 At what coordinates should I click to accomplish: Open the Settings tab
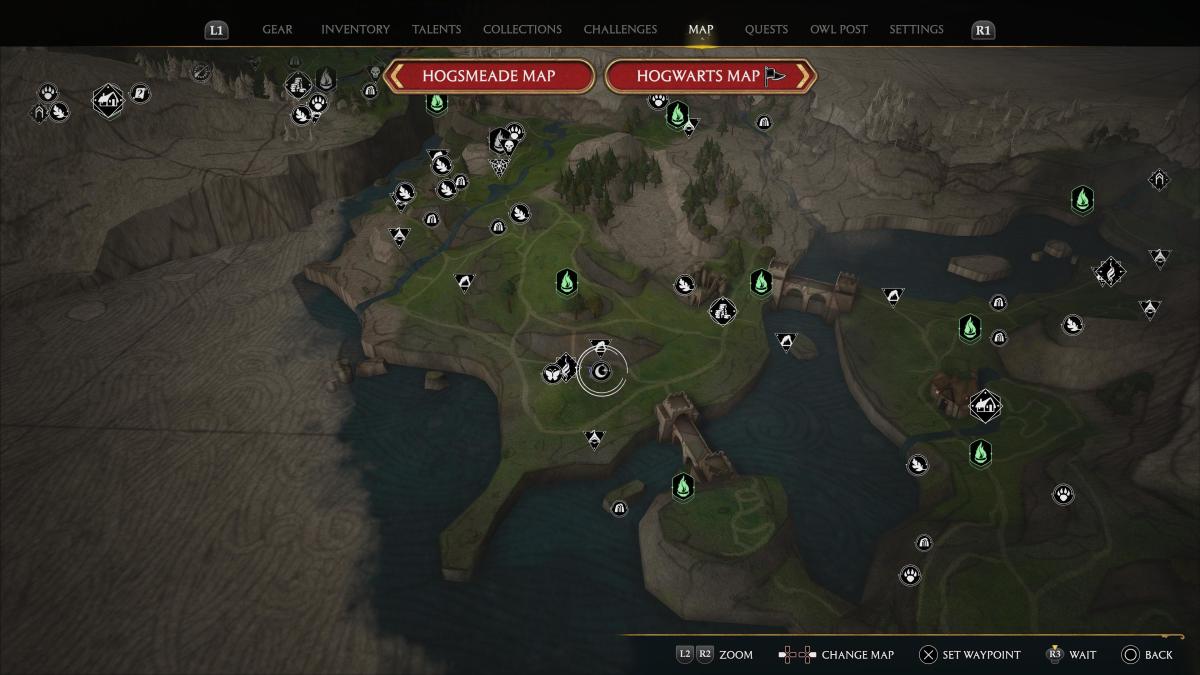[916, 30]
